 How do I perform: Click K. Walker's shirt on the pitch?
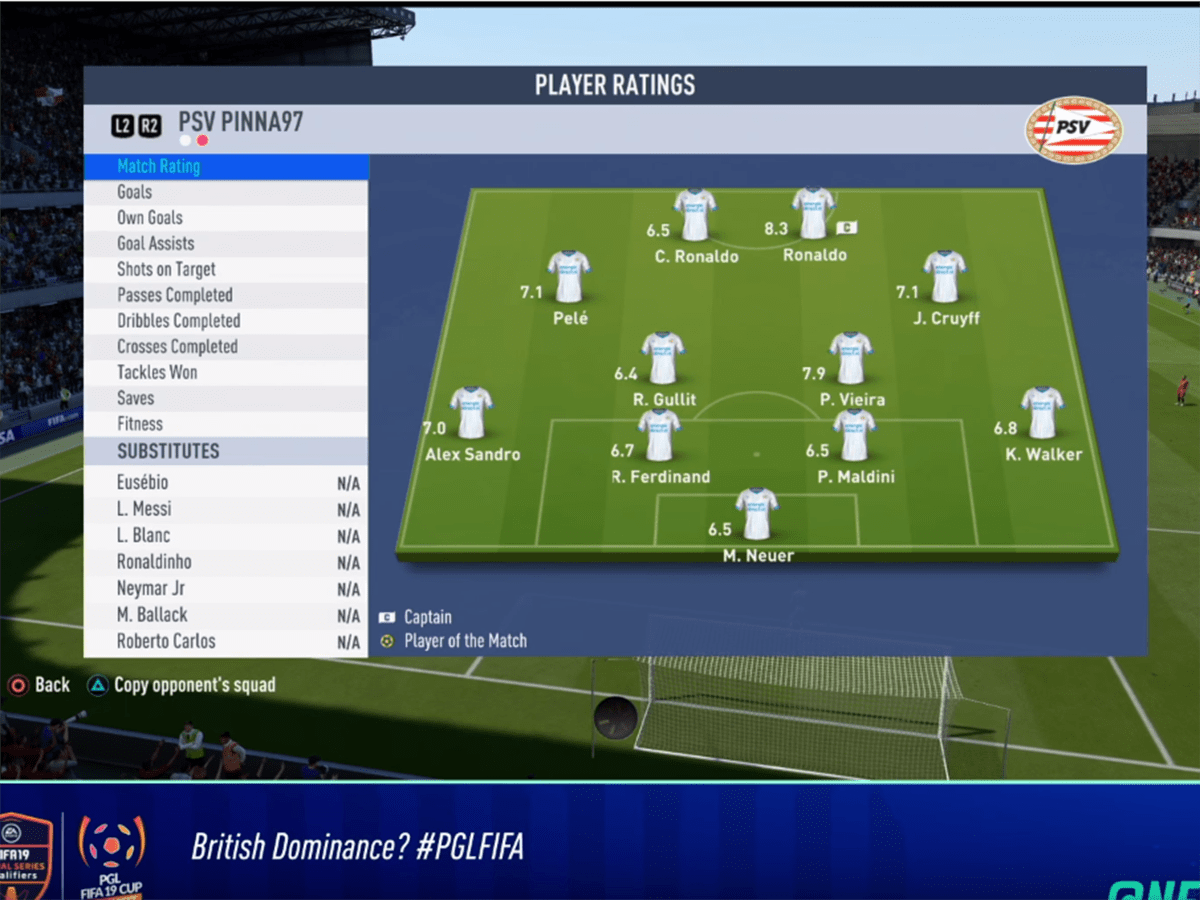(1042, 412)
